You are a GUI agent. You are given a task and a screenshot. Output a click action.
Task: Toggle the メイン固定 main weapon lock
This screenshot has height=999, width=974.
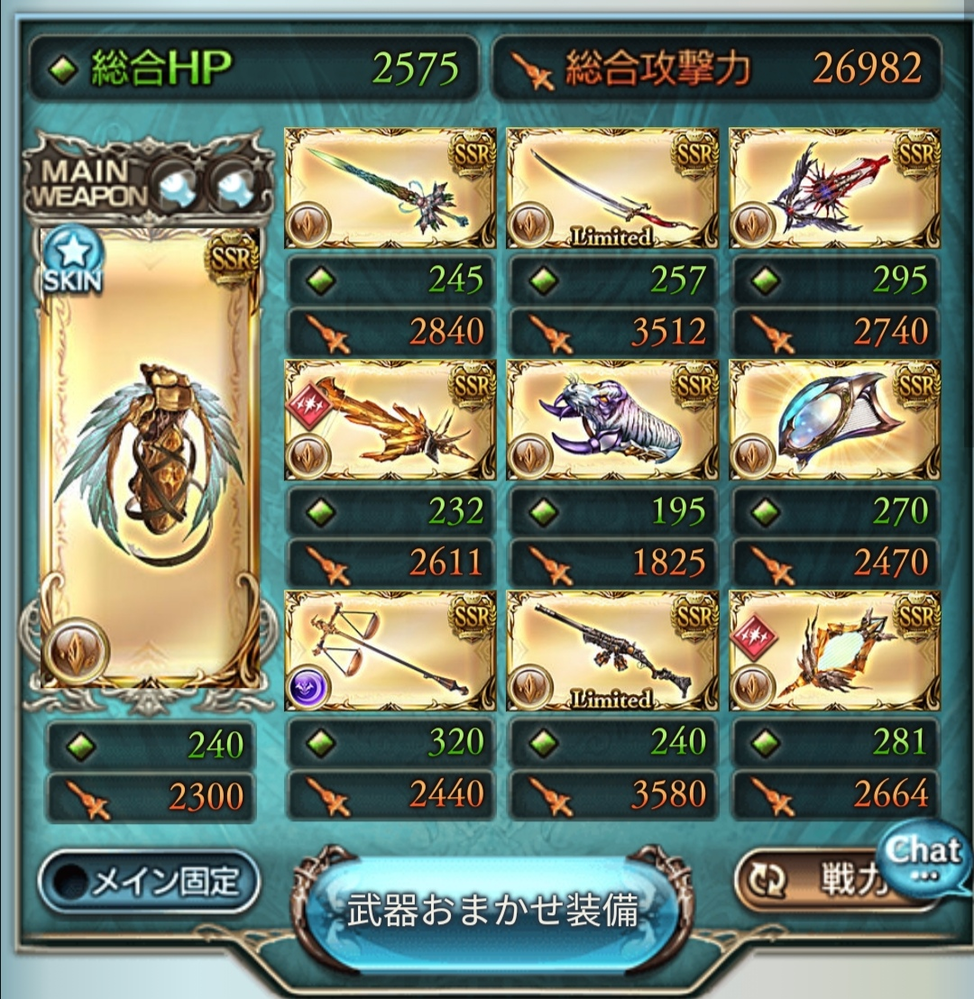point(148,882)
